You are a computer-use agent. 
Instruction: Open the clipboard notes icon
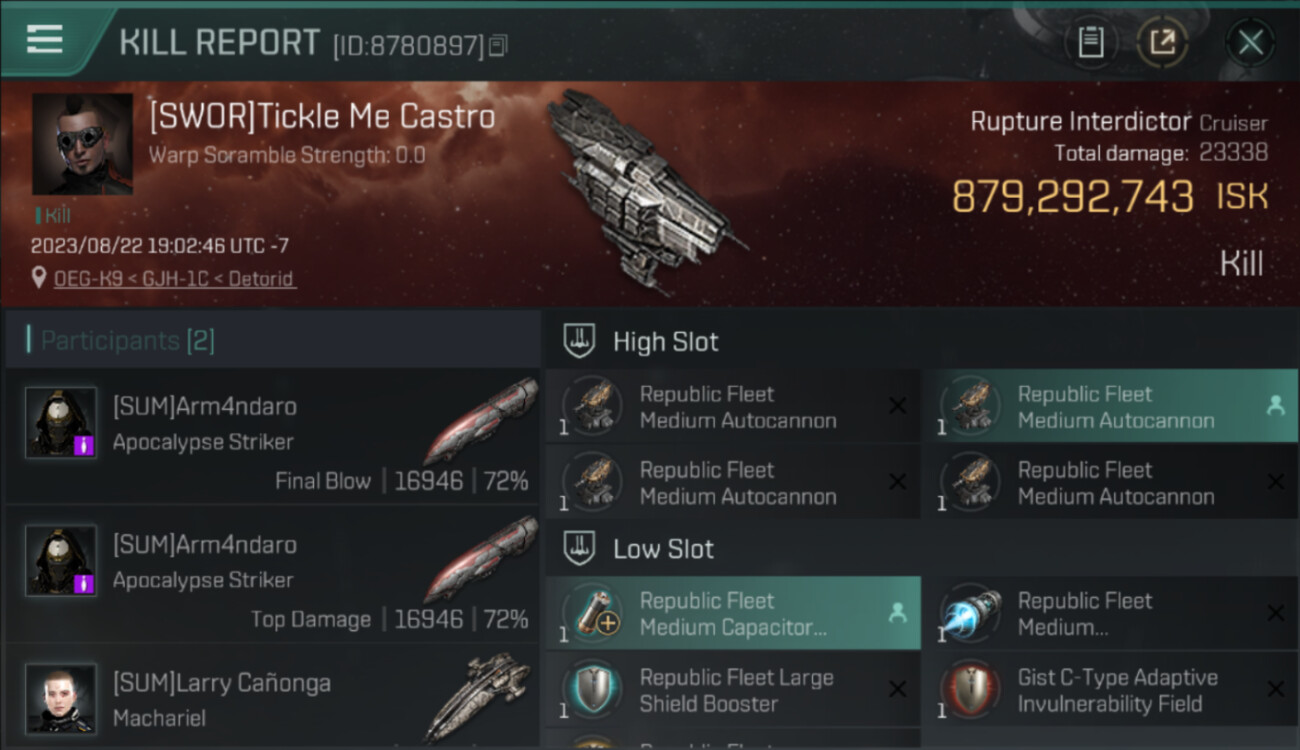coord(1090,42)
